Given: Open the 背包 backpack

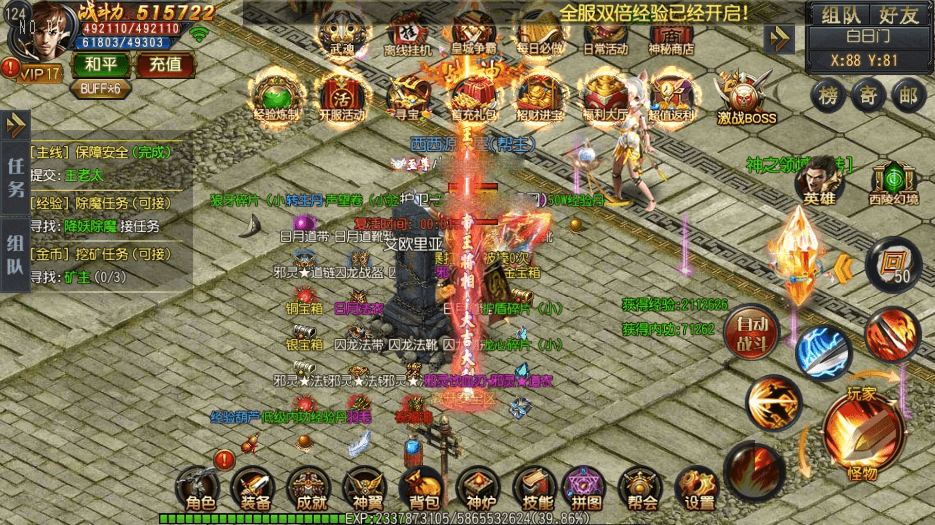Looking at the screenshot, I should coord(421,489).
